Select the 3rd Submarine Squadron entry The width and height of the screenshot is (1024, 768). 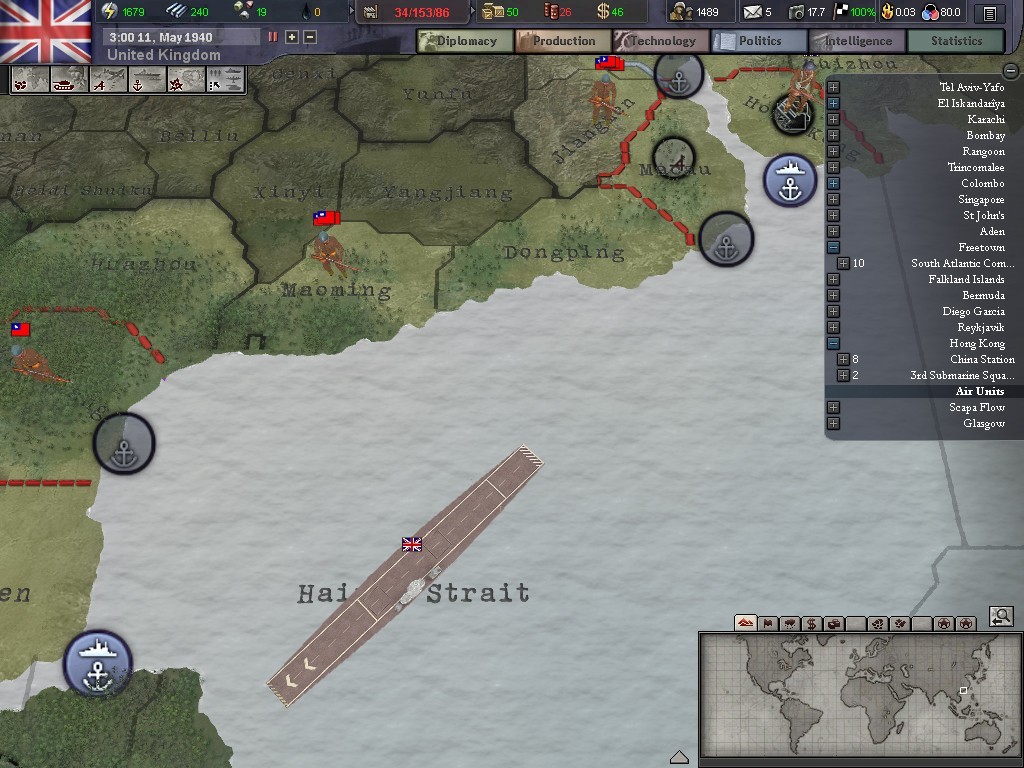(962, 375)
